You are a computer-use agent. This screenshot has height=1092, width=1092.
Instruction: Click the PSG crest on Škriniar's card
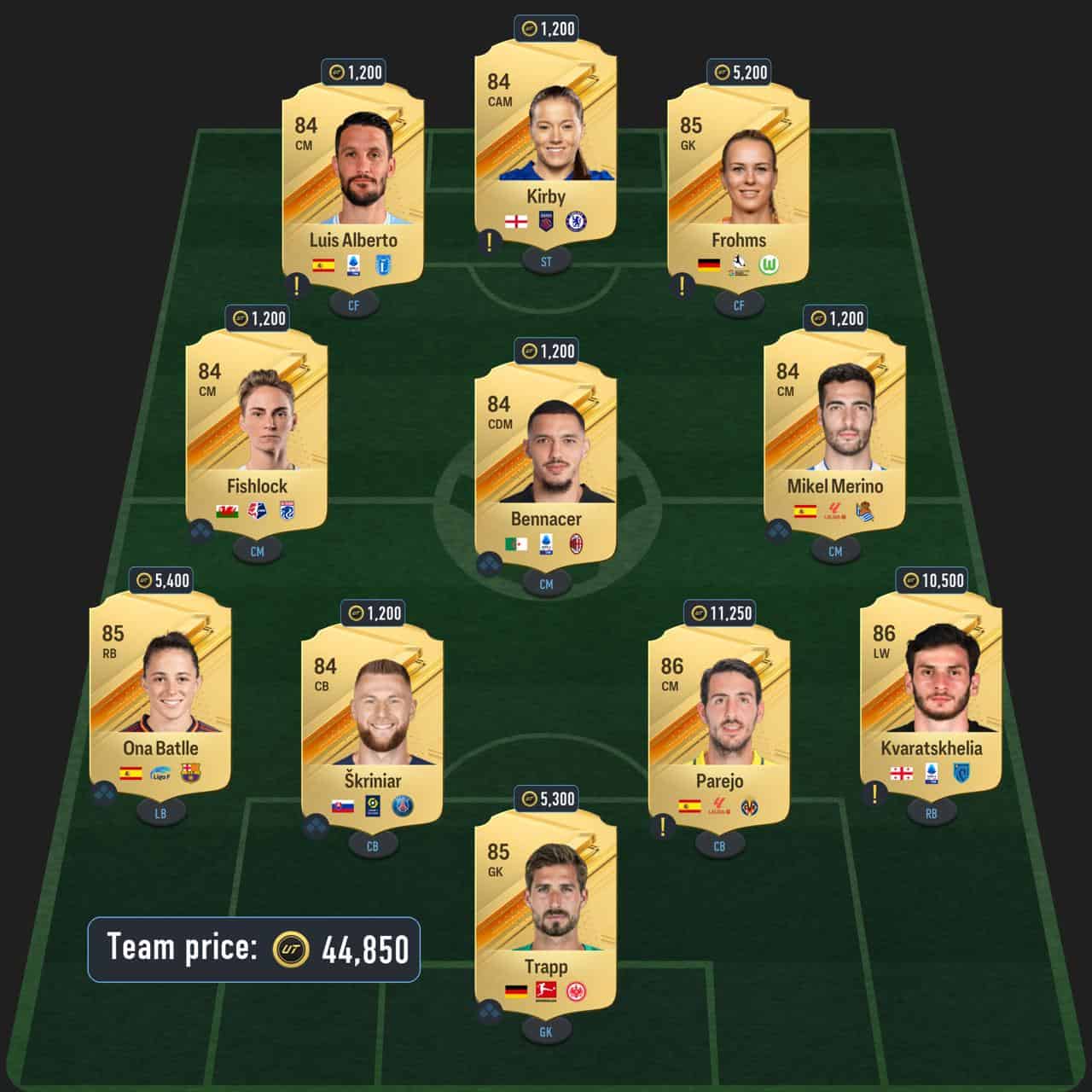[402, 805]
